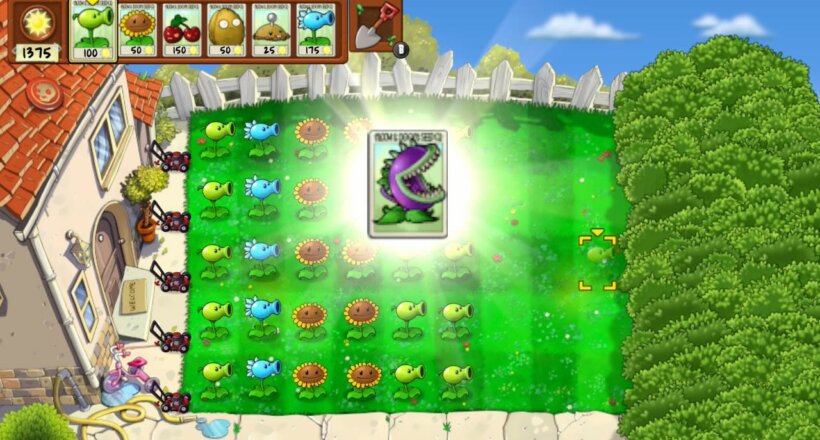Choose the Potato Mine seed packet
820x440 pixels.
pos(270,30)
